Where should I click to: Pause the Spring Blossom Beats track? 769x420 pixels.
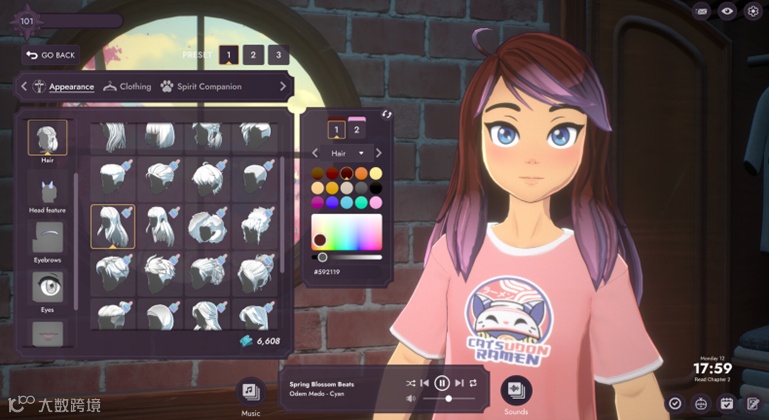click(442, 383)
